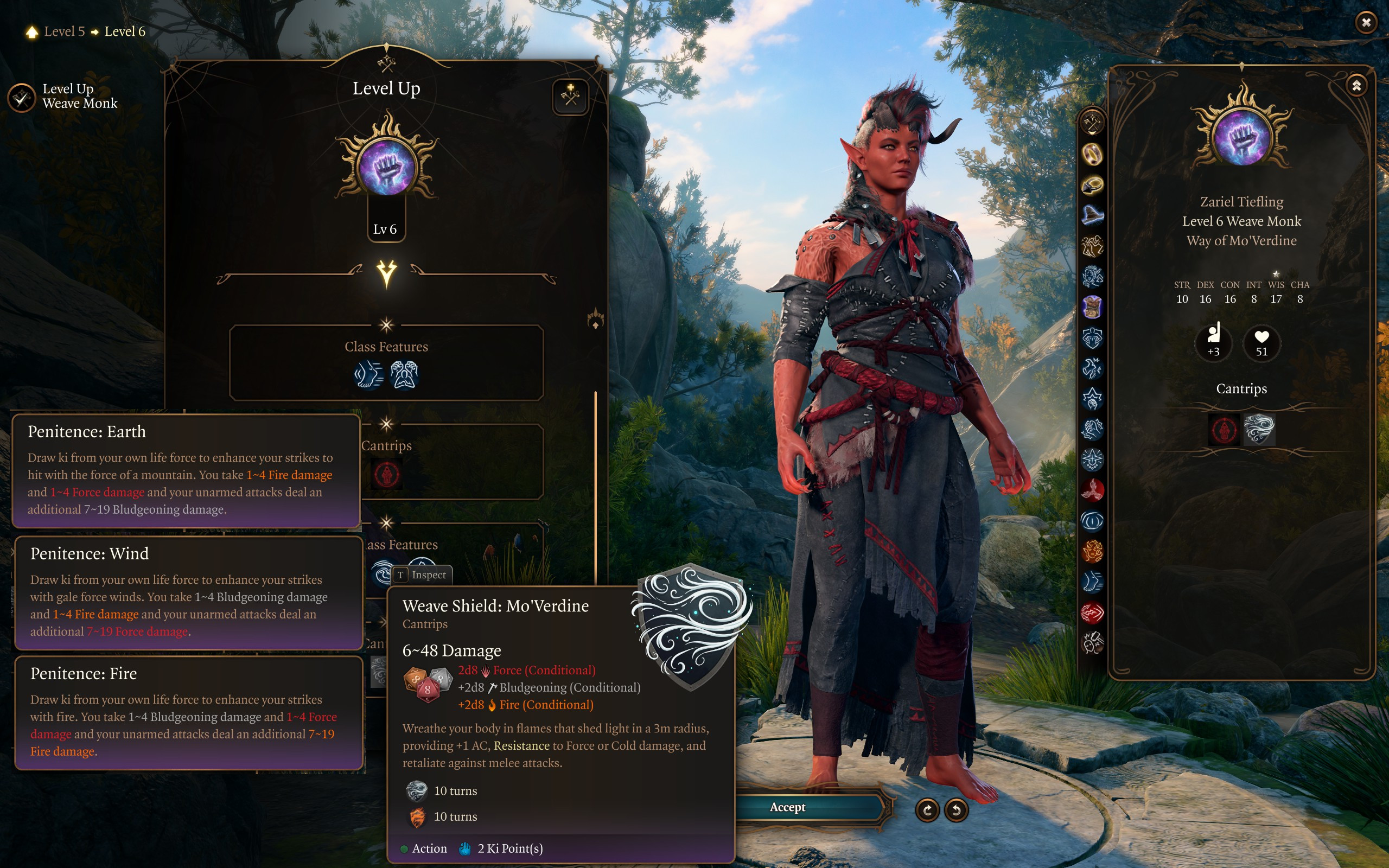Select the red flame icon in sidebar
The image size is (1389, 868).
pos(1092,490)
